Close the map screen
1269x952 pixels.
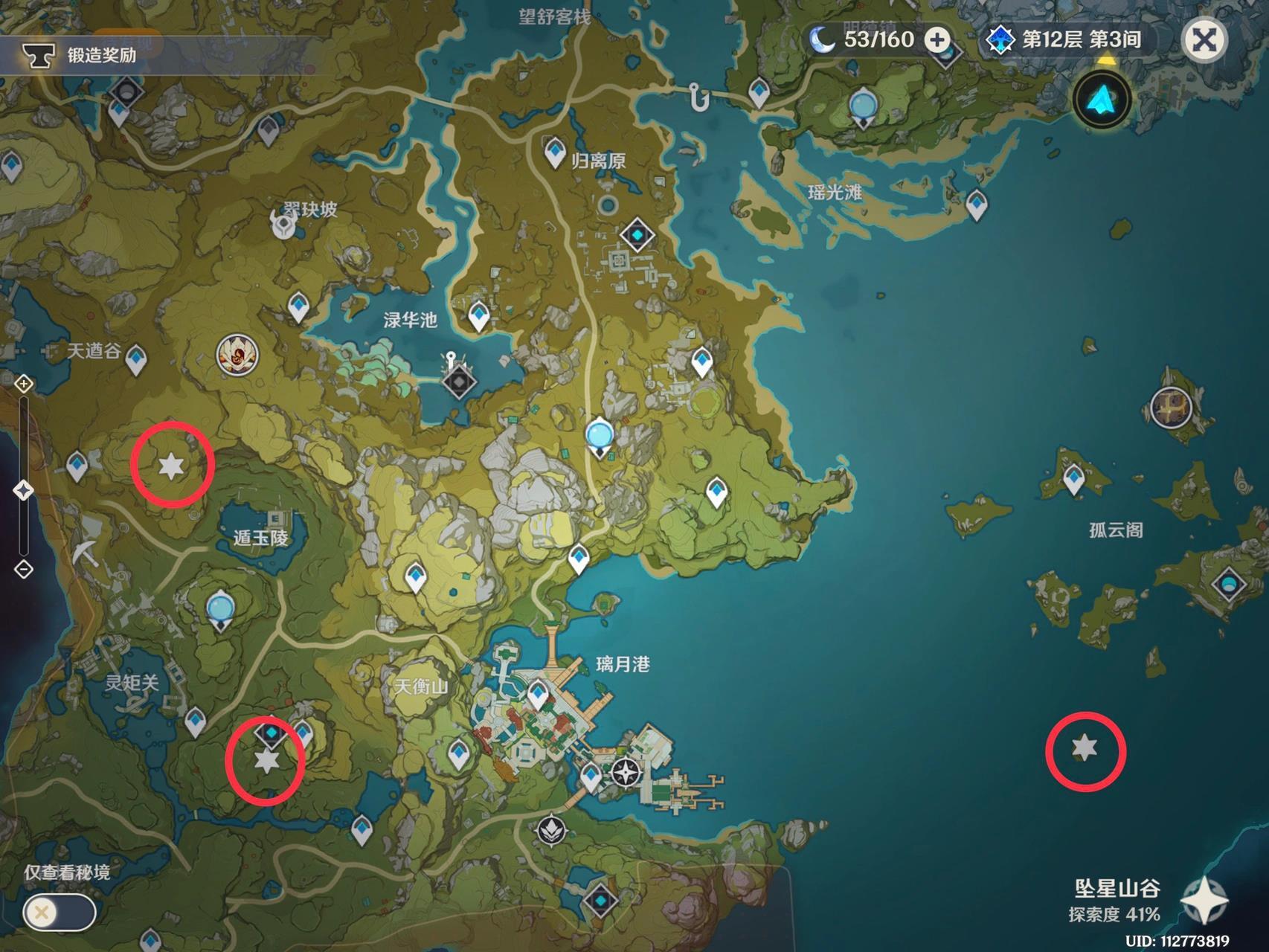point(1204,39)
